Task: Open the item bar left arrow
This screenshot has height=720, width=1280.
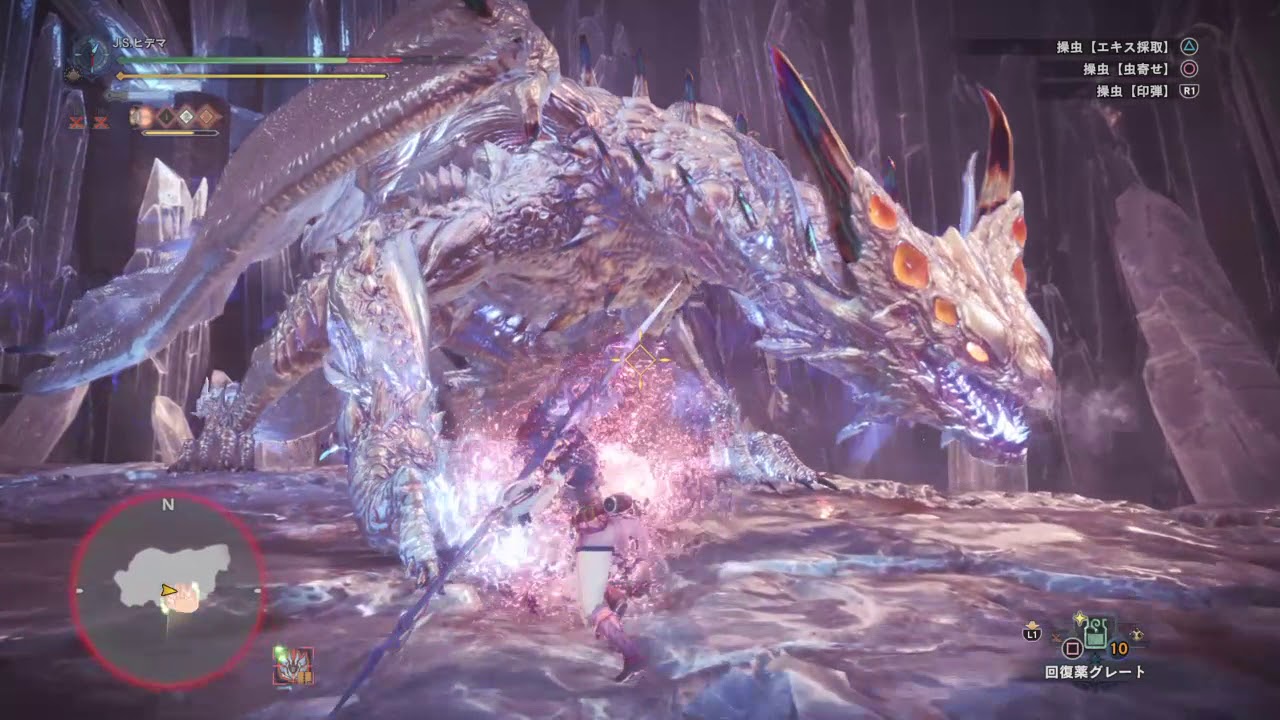Action: tap(1056, 637)
